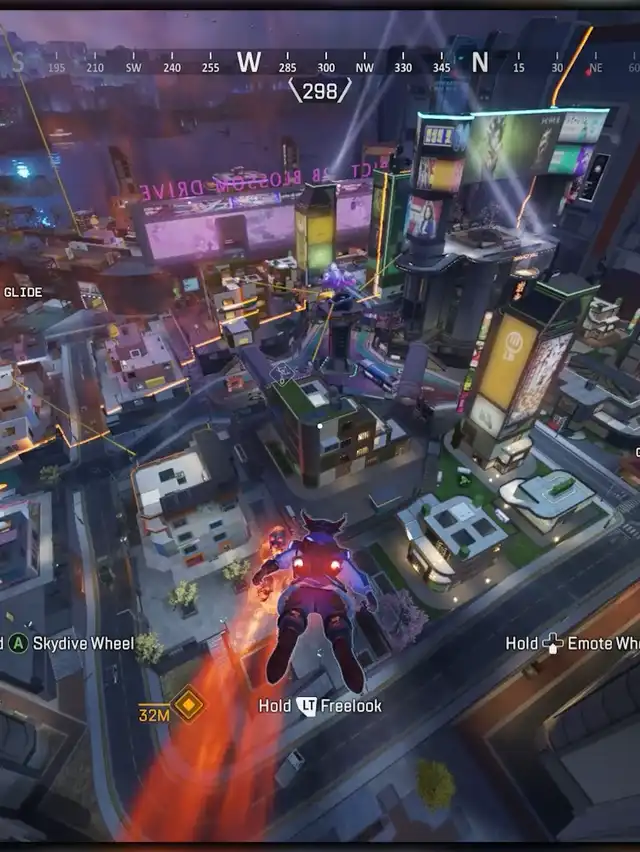
Task: Select the orange diamond waypoint marker
Action: (188, 704)
